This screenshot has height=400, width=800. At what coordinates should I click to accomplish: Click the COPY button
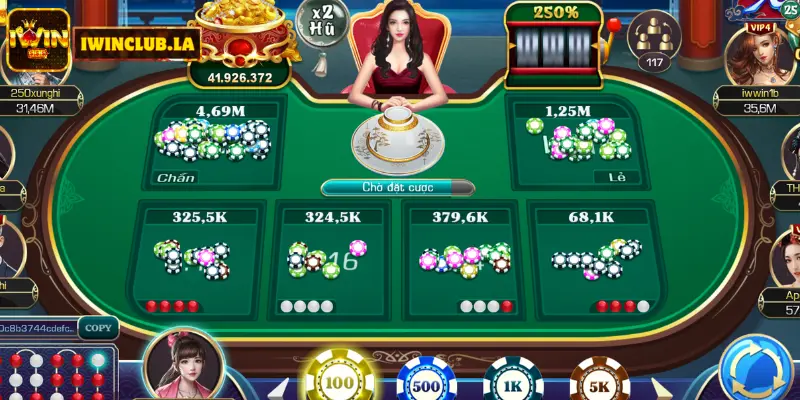98,327
